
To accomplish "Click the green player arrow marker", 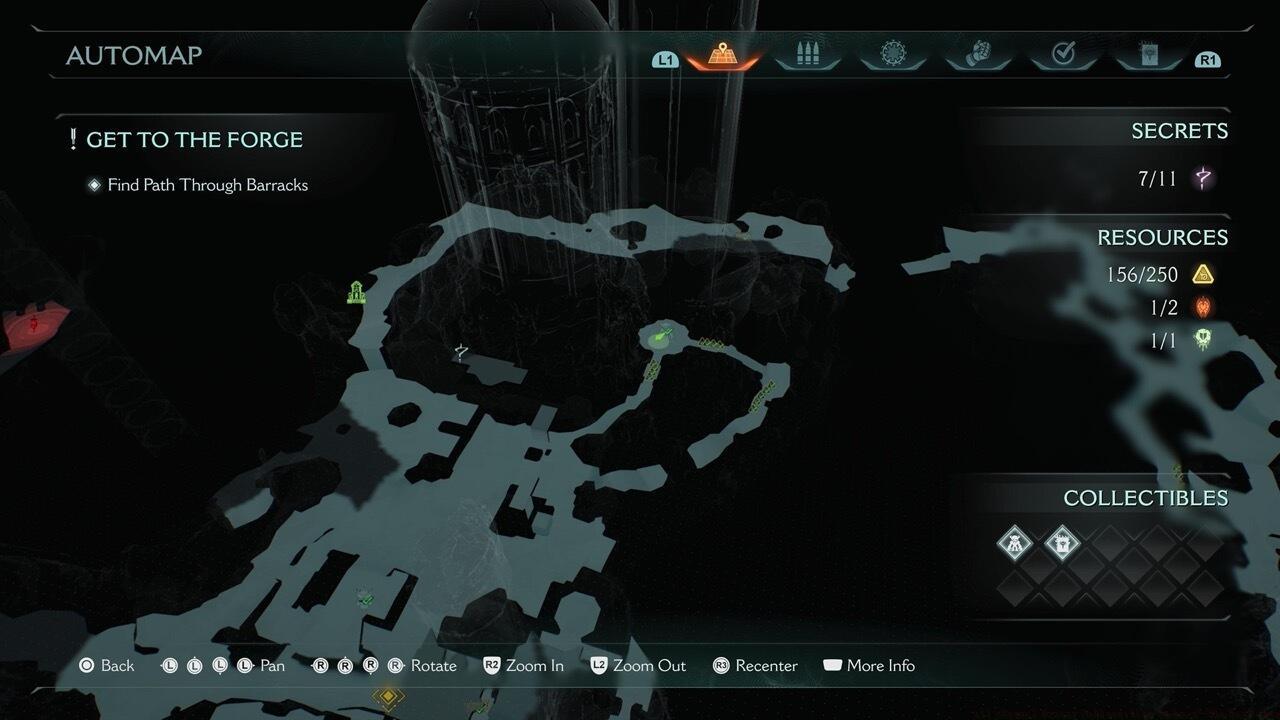I will [x=660, y=337].
